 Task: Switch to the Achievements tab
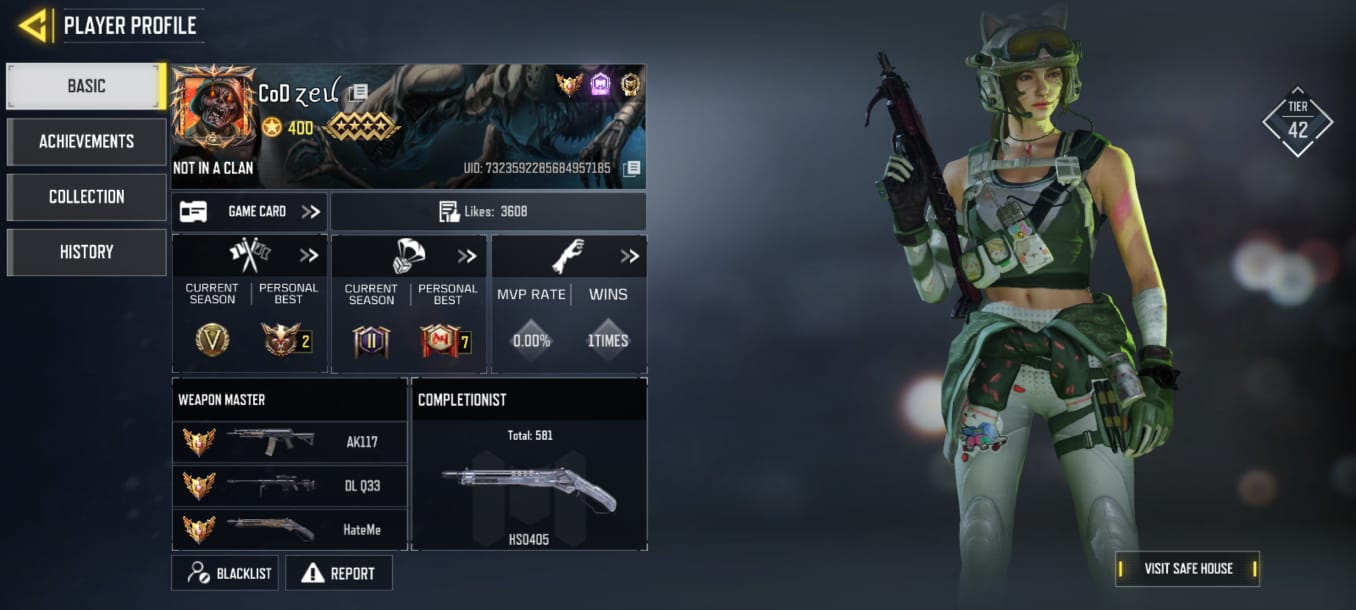point(86,141)
